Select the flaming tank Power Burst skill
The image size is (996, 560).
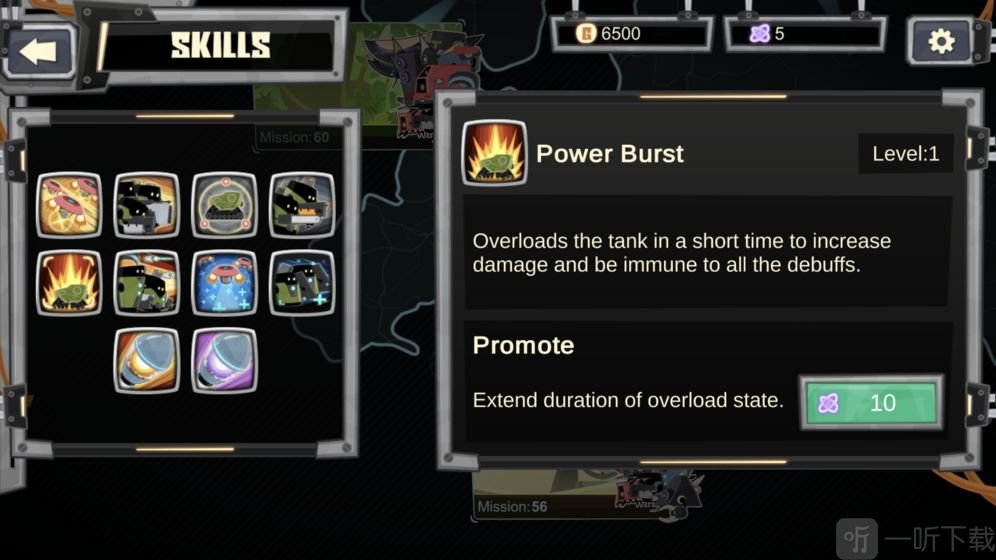tap(69, 283)
